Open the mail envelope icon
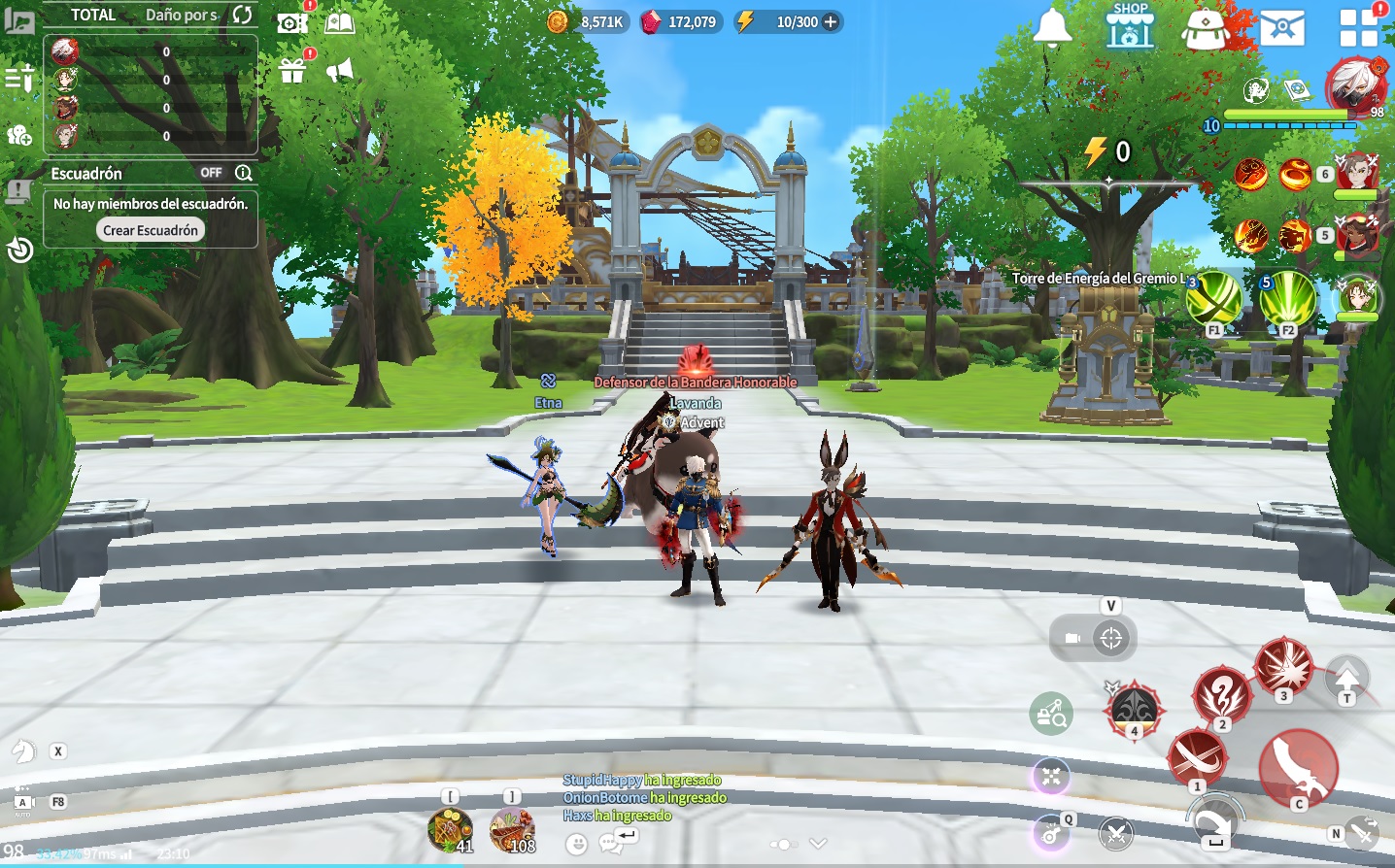Viewport: 1395px width, 868px height. point(1282,28)
